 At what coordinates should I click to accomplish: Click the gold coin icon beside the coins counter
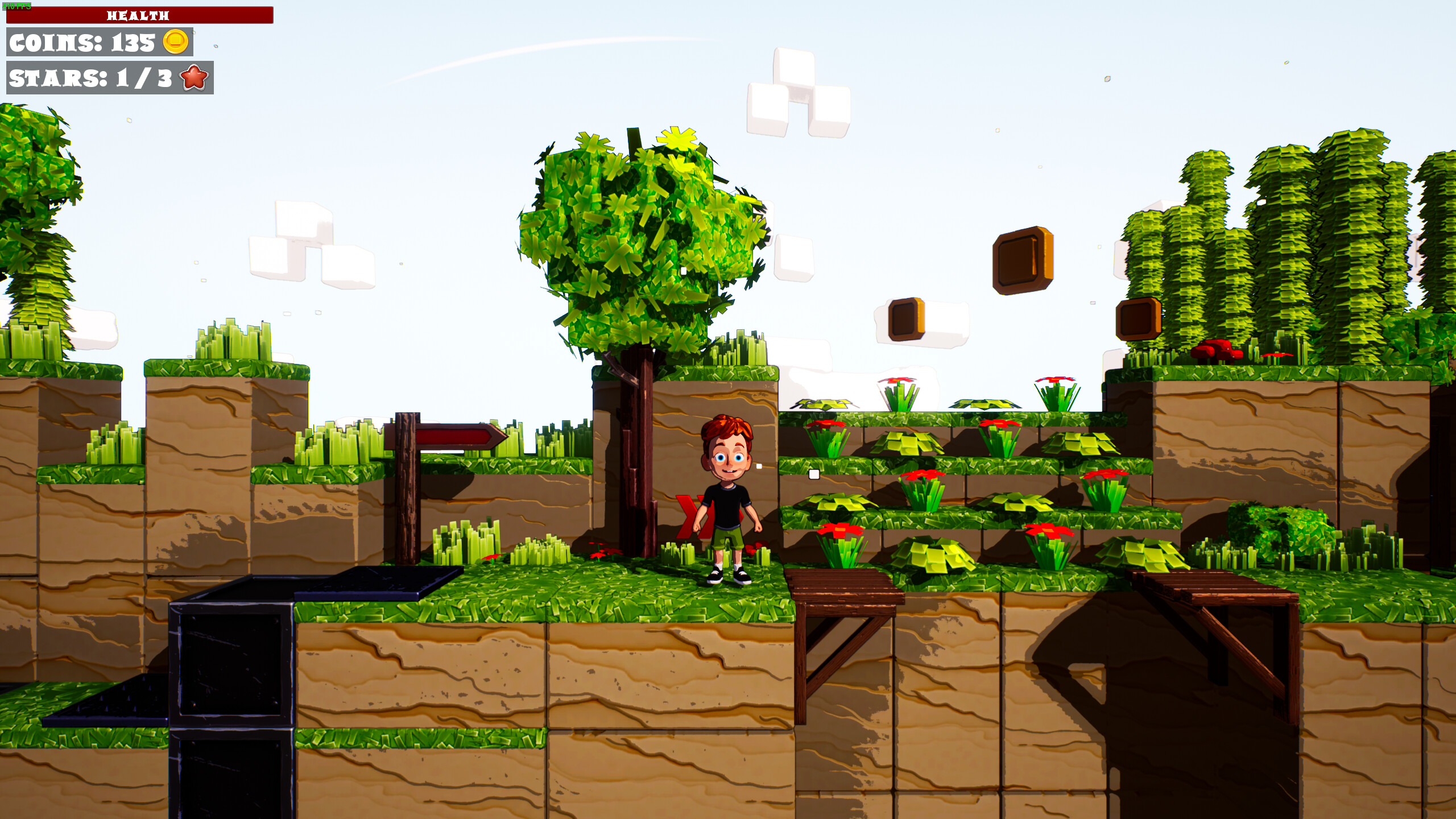click(x=176, y=43)
